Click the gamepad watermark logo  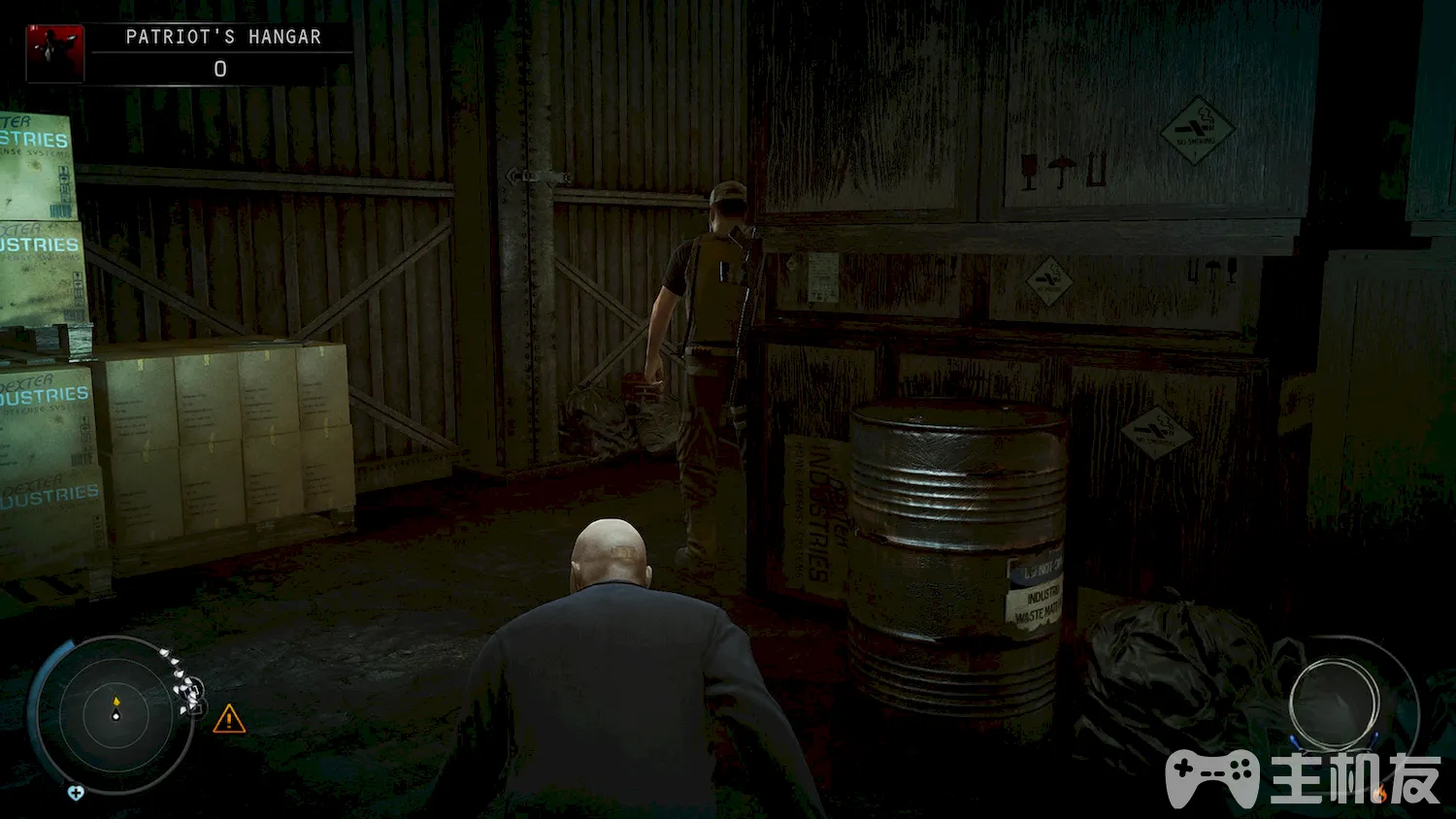1211,776
